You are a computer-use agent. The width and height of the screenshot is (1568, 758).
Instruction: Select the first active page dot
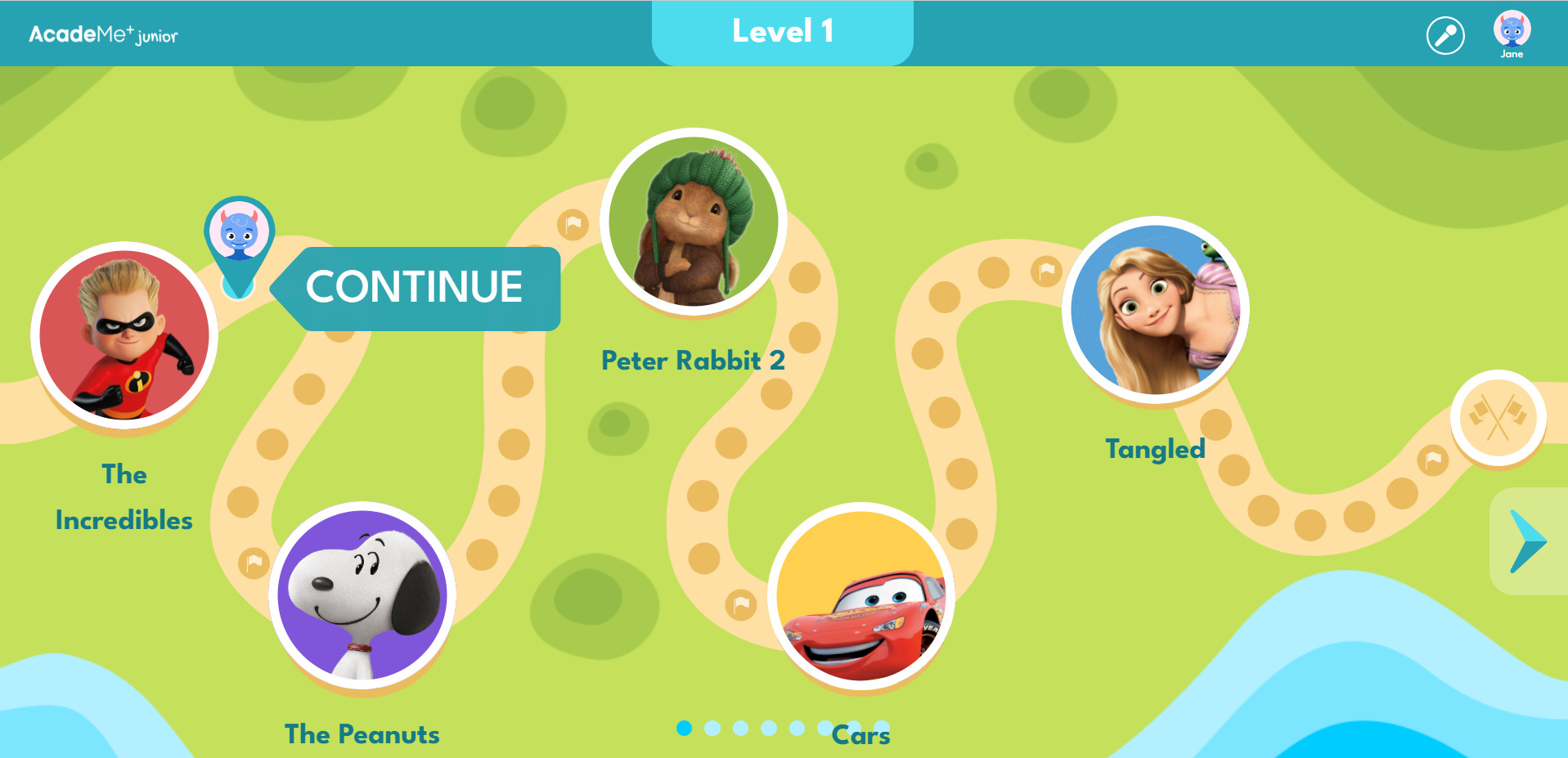pyautogui.click(x=685, y=728)
